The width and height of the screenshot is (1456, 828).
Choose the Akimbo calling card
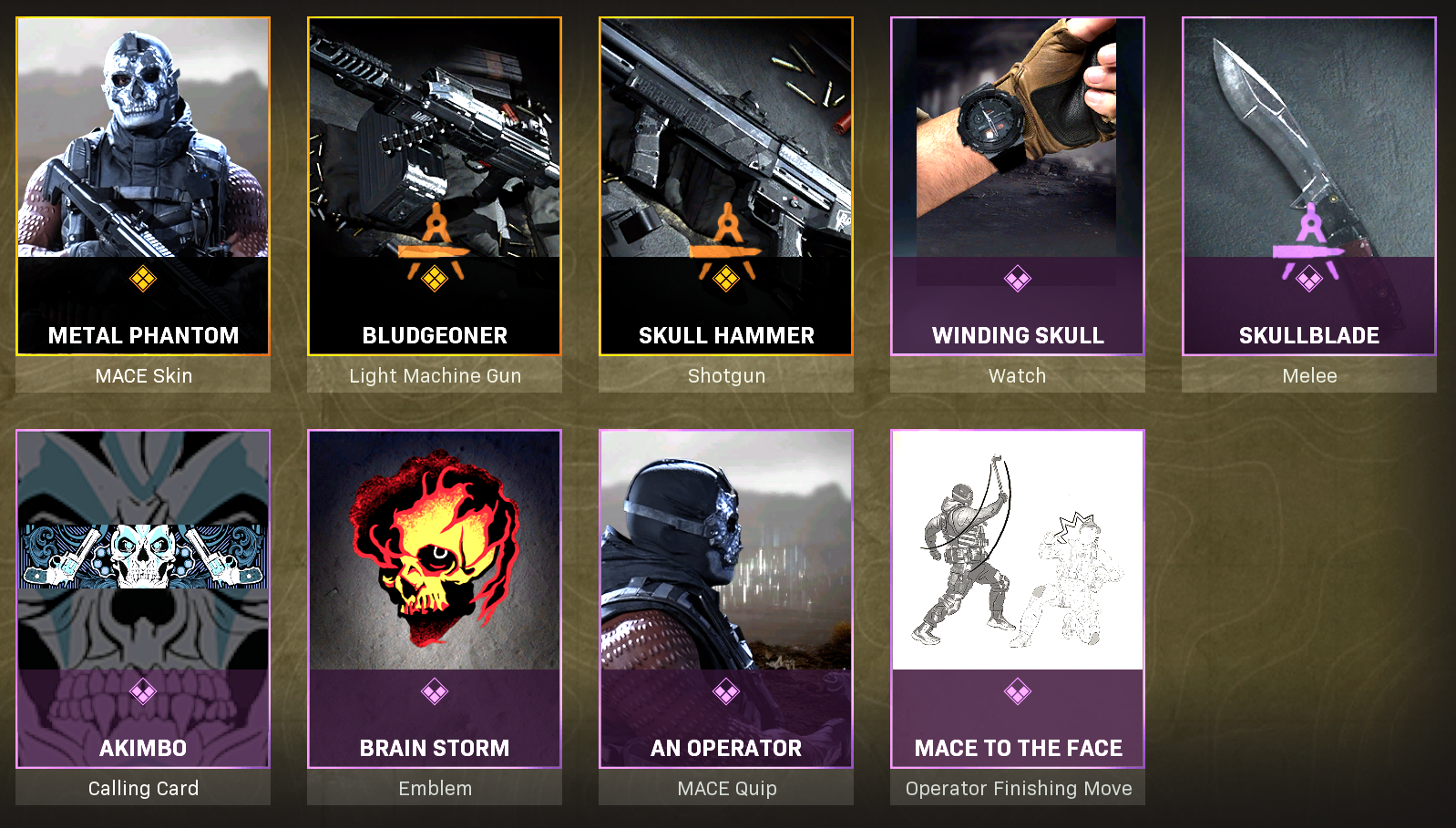[x=143, y=598]
